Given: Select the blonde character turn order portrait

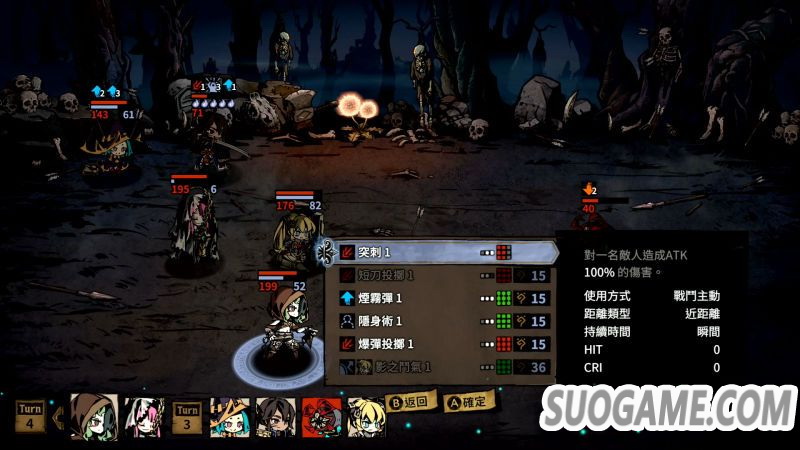Looking at the screenshot, I should tap(366, 418).
